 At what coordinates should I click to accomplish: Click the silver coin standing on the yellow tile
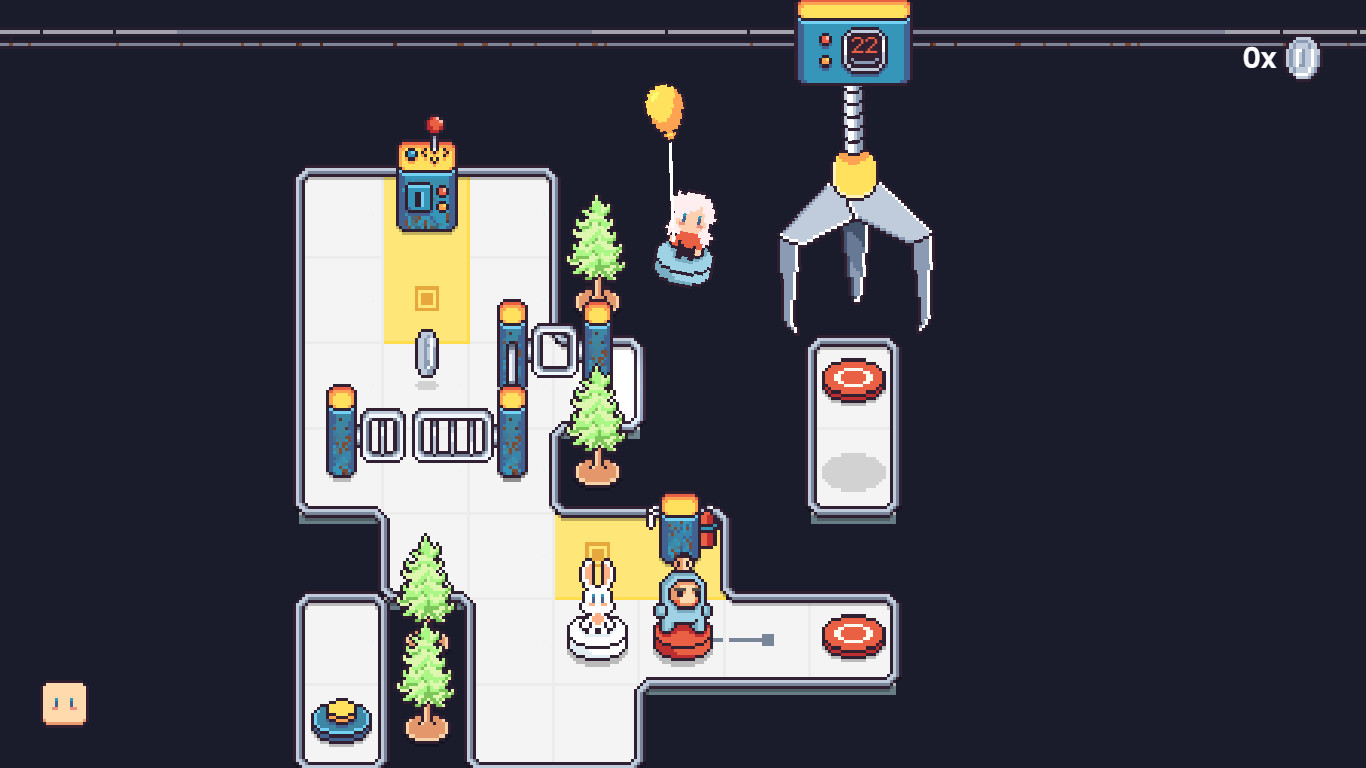pos(428,354)
